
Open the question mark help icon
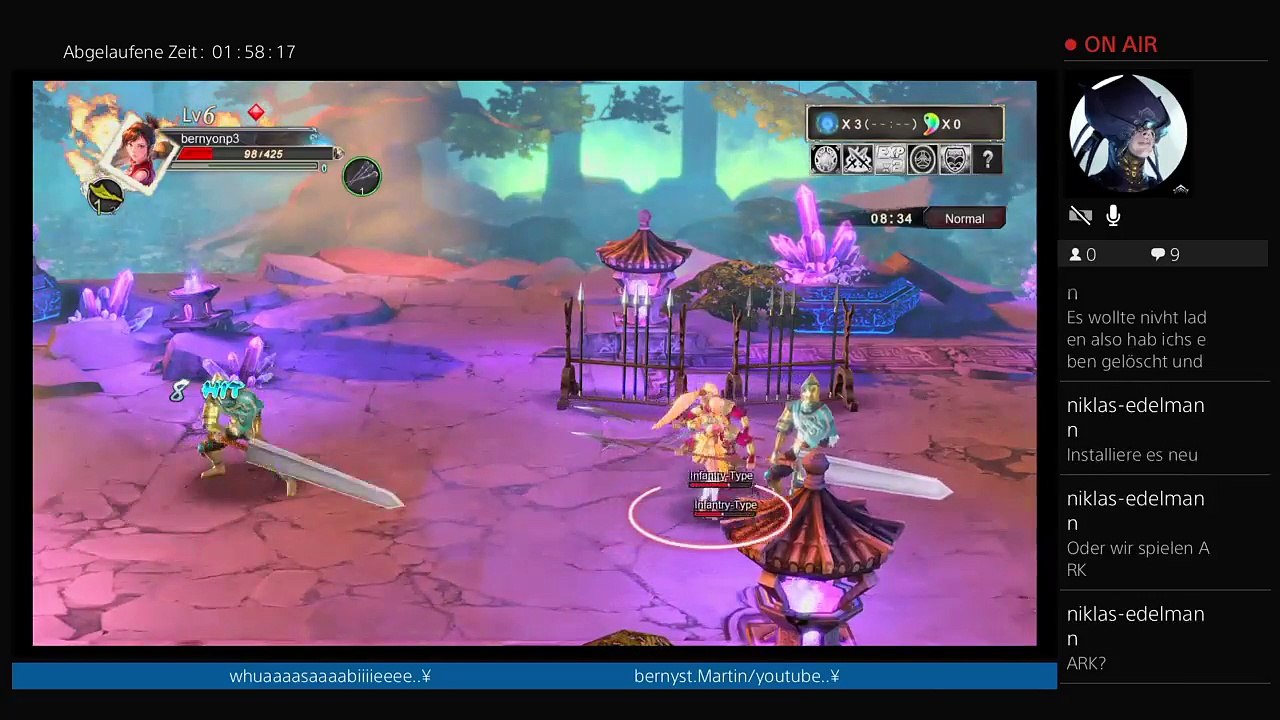(x=987, y=159)
